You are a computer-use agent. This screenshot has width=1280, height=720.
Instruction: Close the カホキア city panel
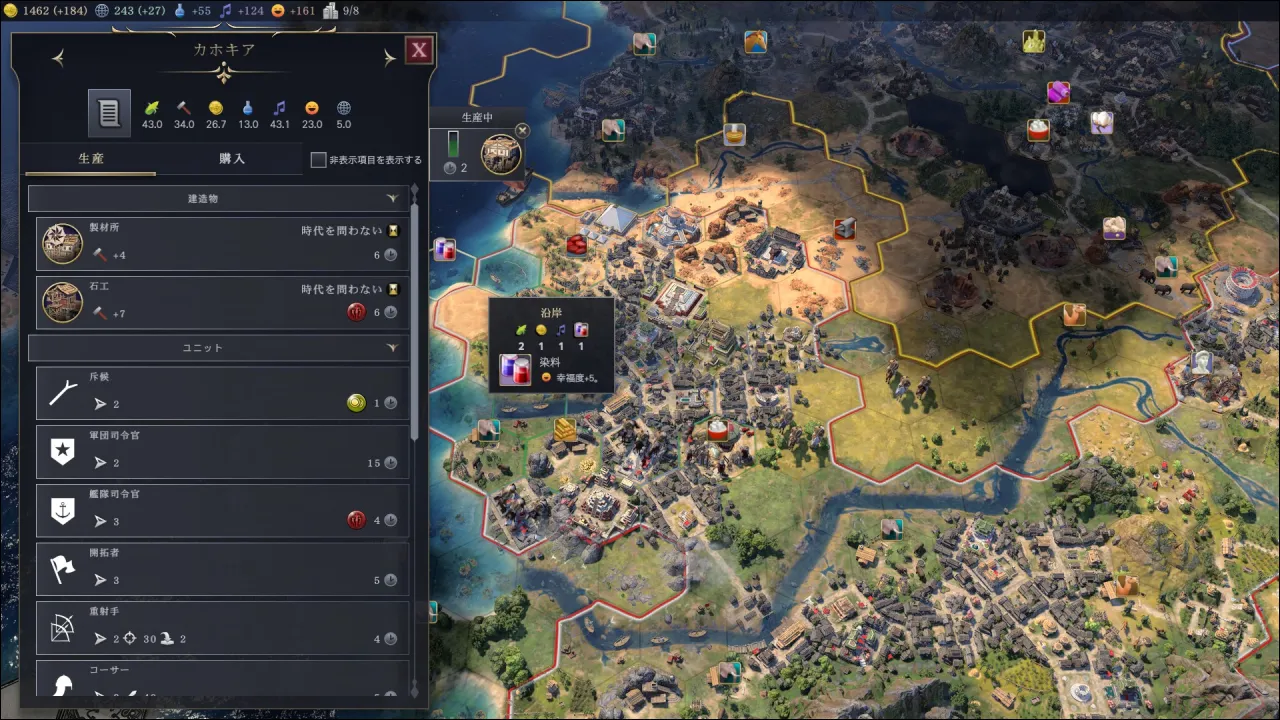tap(419, 50)
